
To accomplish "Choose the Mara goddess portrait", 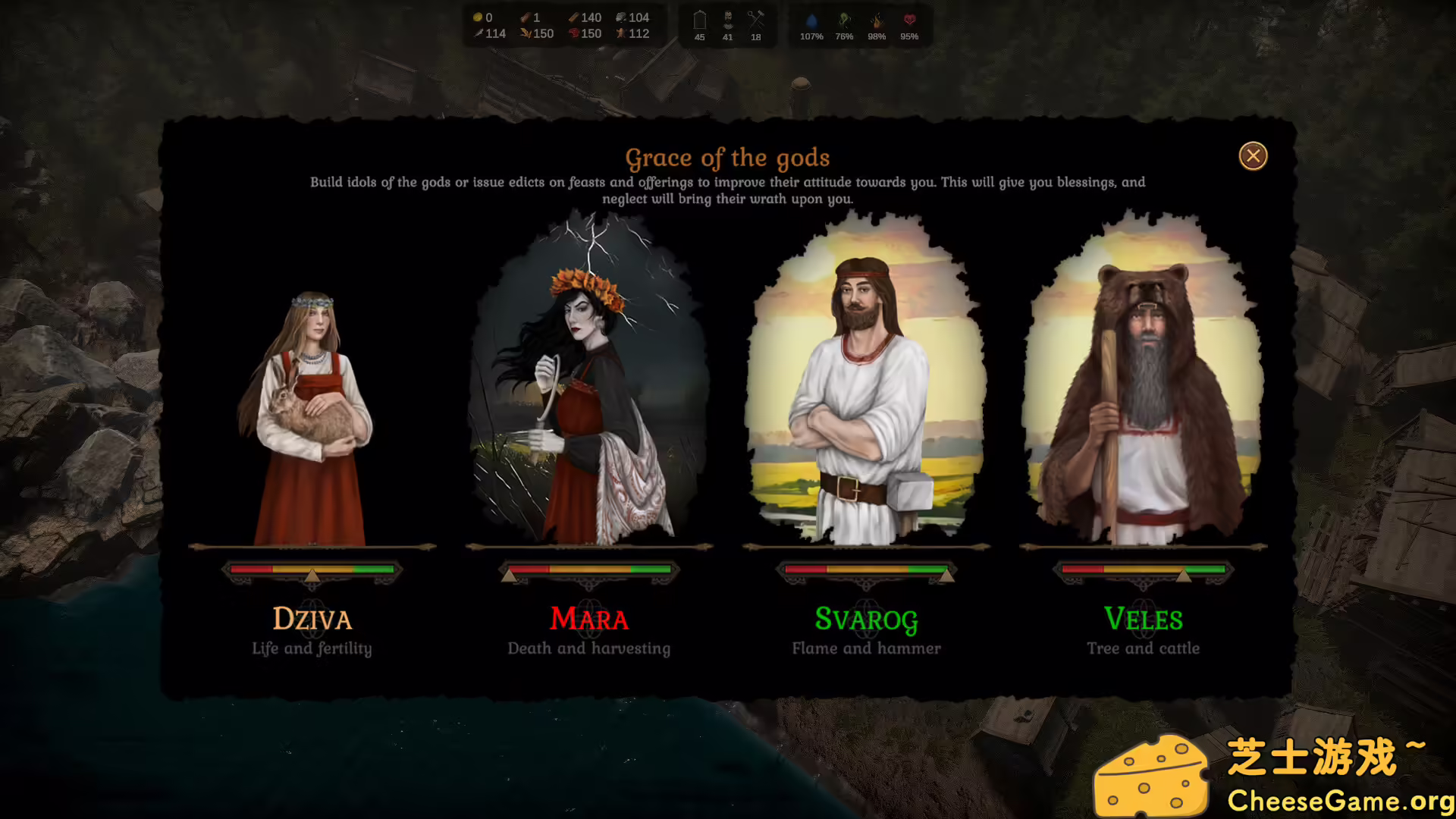I will [588, 387].
